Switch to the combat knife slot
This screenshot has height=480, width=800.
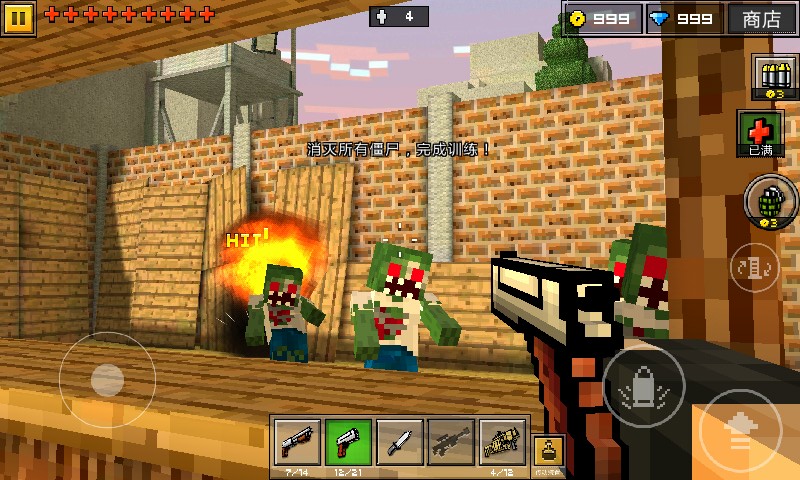point(400,440)
